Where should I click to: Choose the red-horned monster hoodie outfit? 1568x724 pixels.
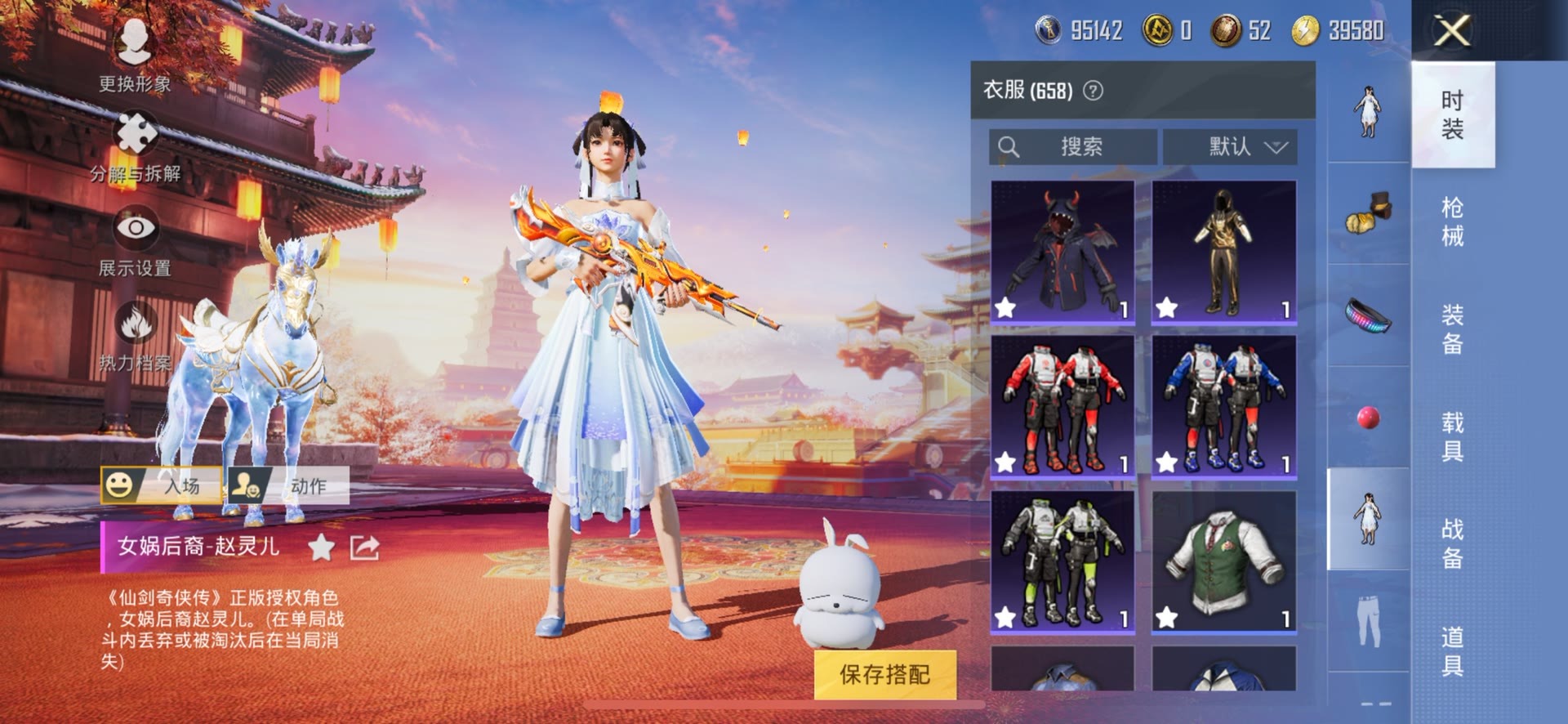point(1062,253)
